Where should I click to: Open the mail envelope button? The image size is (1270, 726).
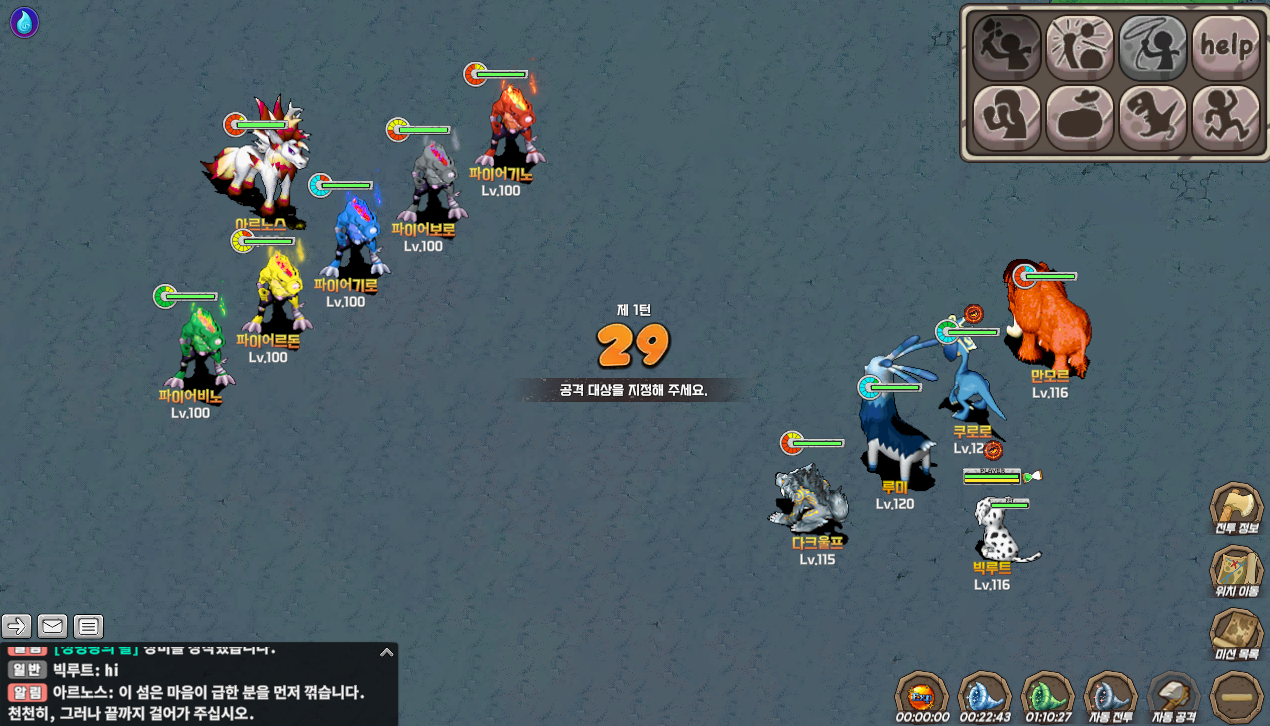pyautogui.click(x=53, y=627)
